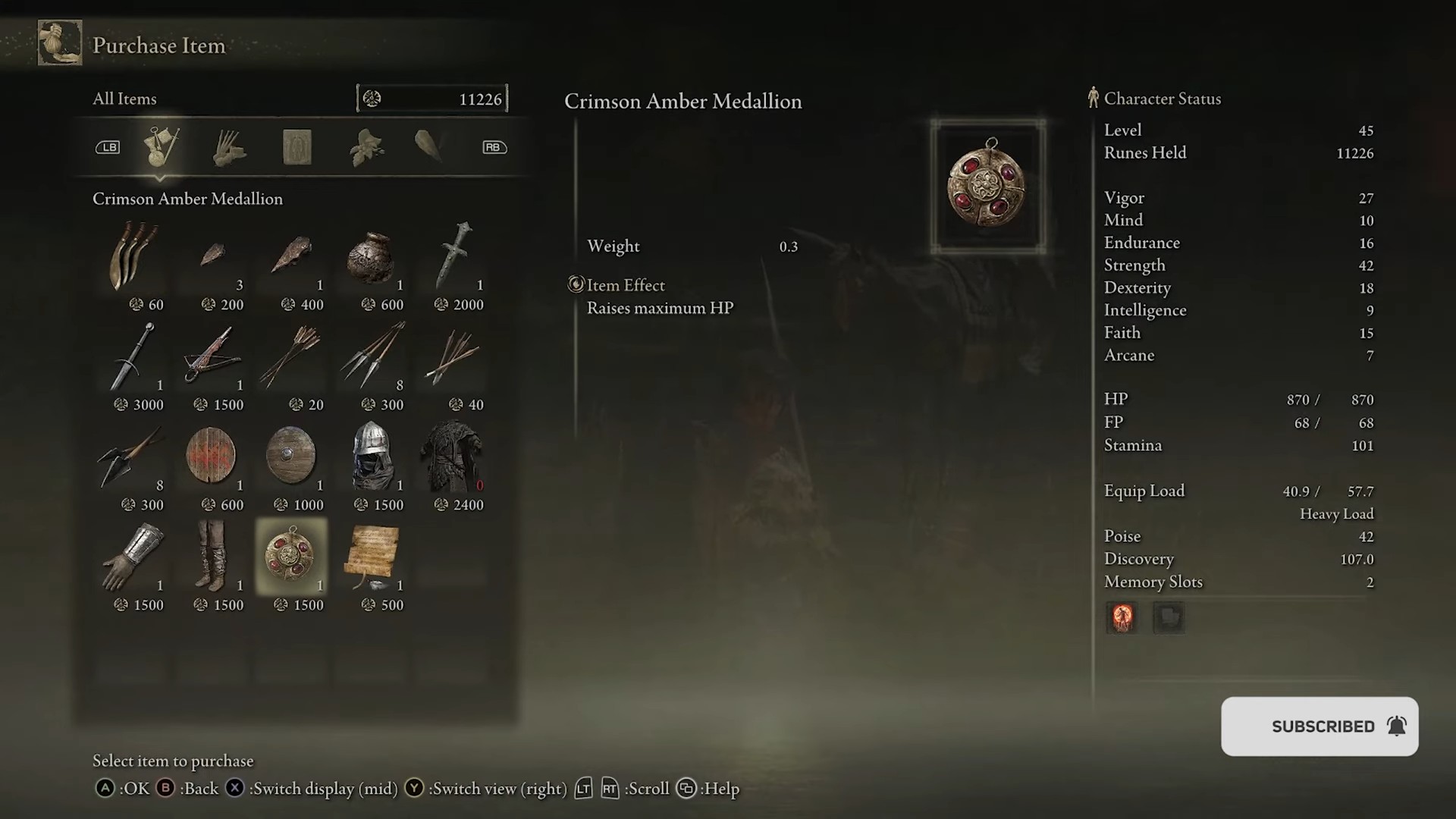Select the curved throwing blades costing 60

click(133, 257)
